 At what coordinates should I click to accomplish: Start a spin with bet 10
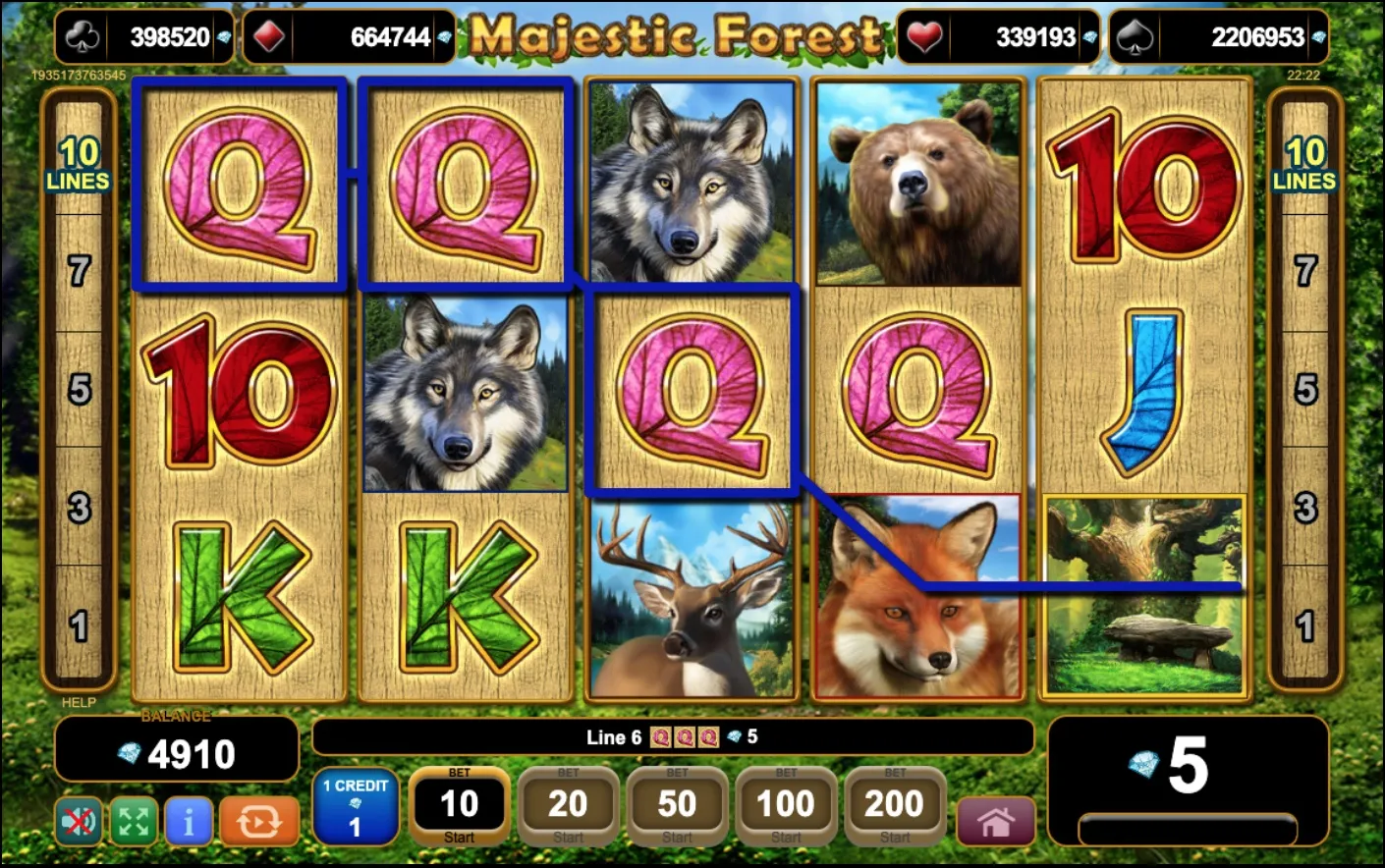(x=460, y=805)
